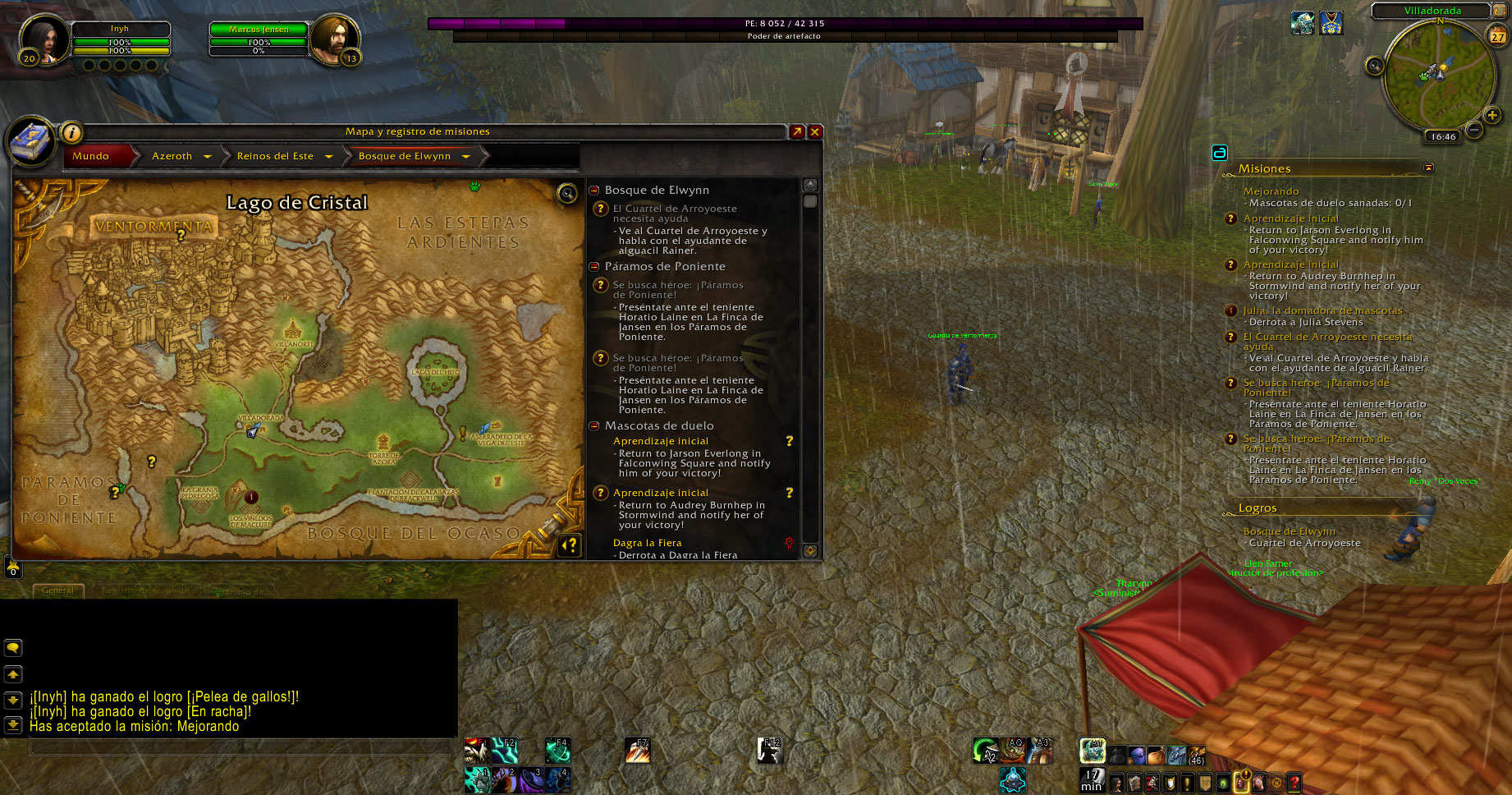Close the map and quest log window
Screen dimensions: 1512x795
[x=815, y=131]
